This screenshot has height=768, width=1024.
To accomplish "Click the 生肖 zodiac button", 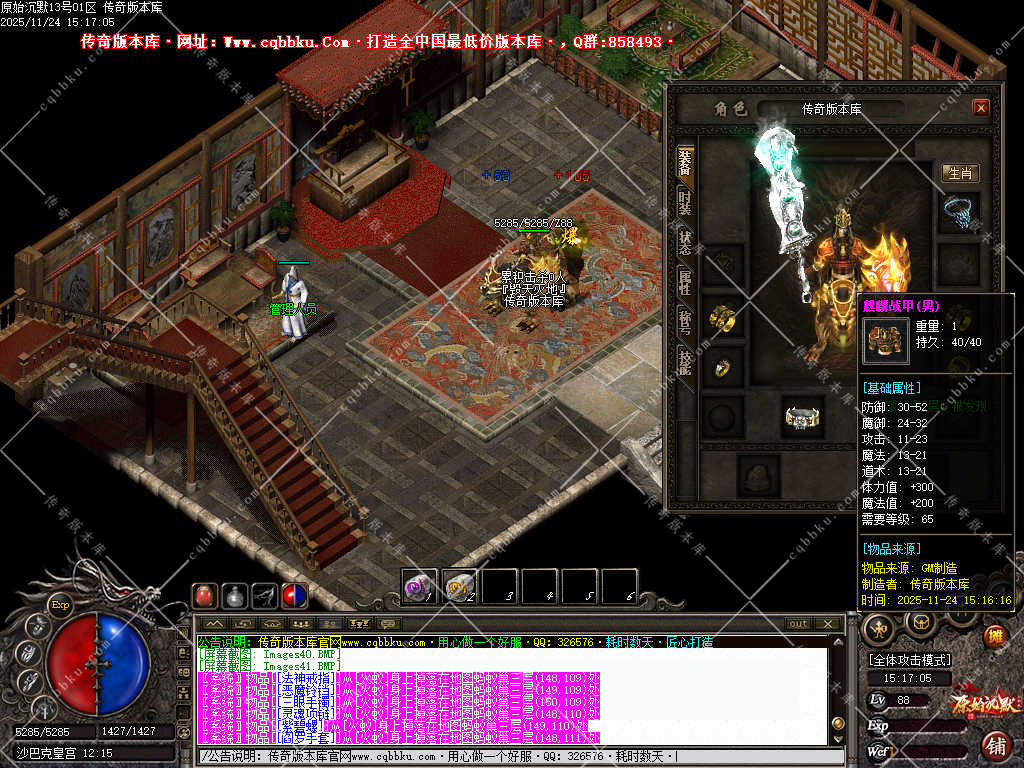I will pos(960,173).
